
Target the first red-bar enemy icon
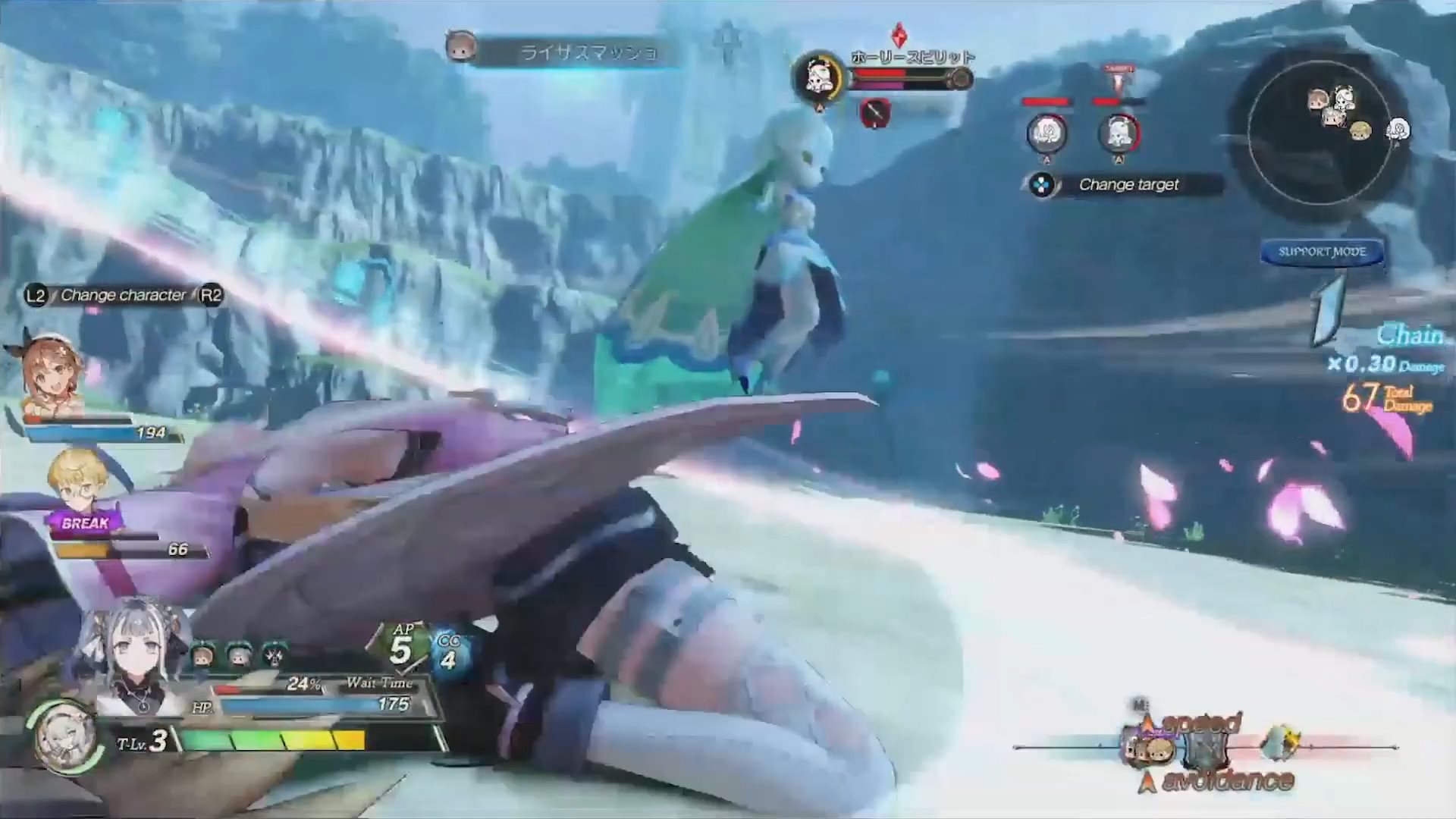coord(1046,134)
